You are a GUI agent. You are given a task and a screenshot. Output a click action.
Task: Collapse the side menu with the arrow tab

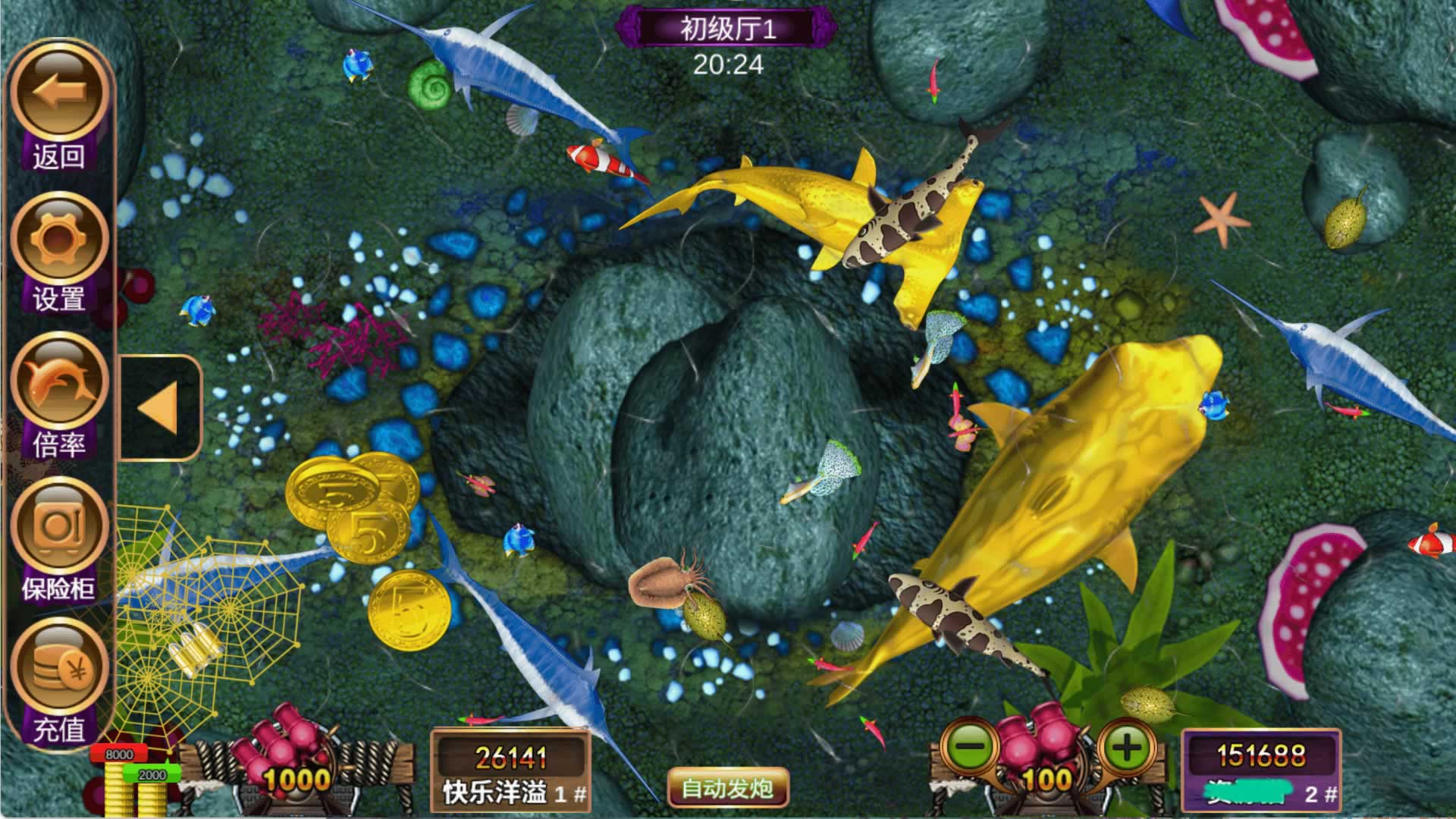pyautogui.click(x=159, y=408)
